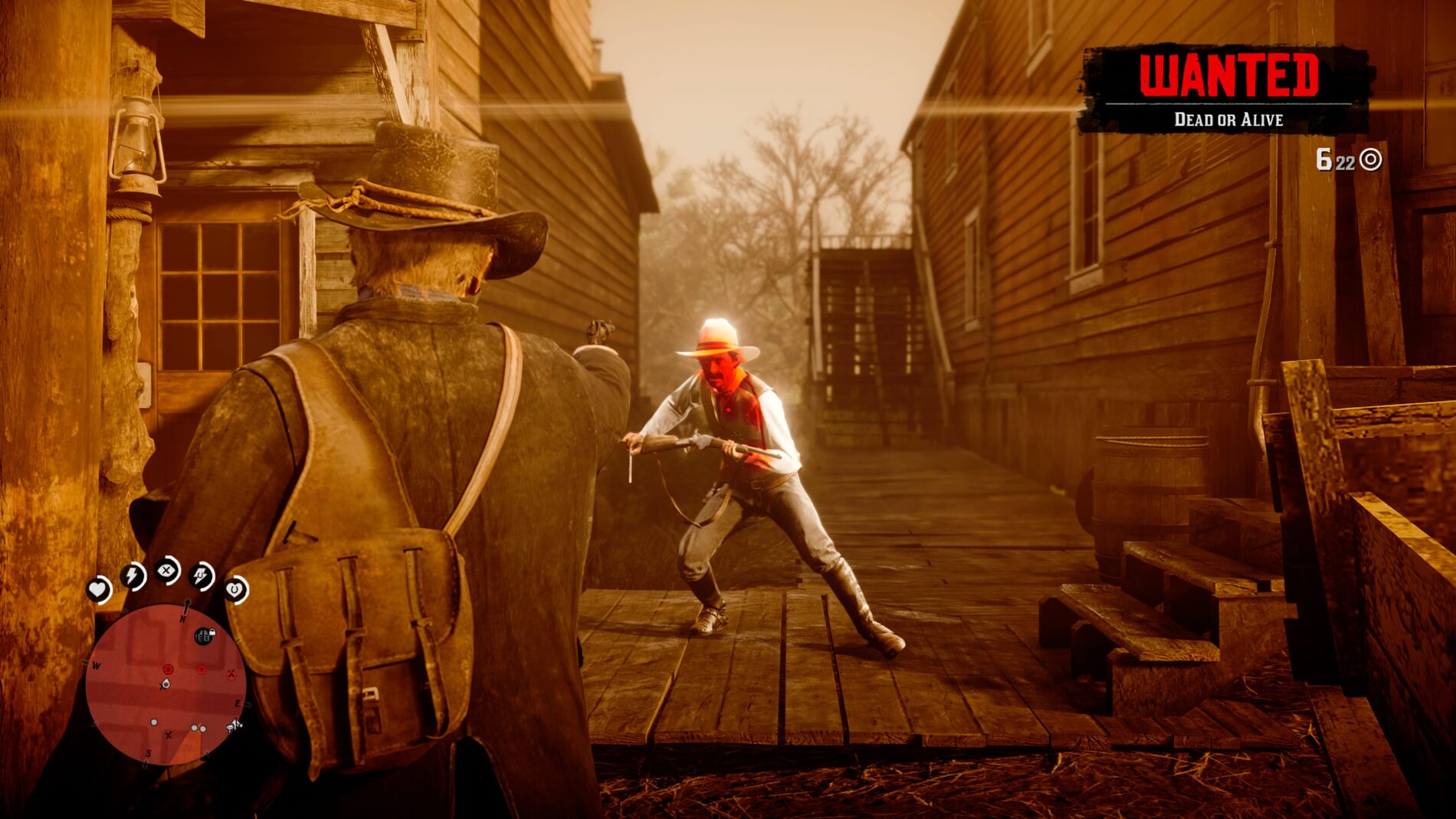Click a gray dot marker on the minimap
This screenshot has height=819, width=1456.
[x=153, y=722]
